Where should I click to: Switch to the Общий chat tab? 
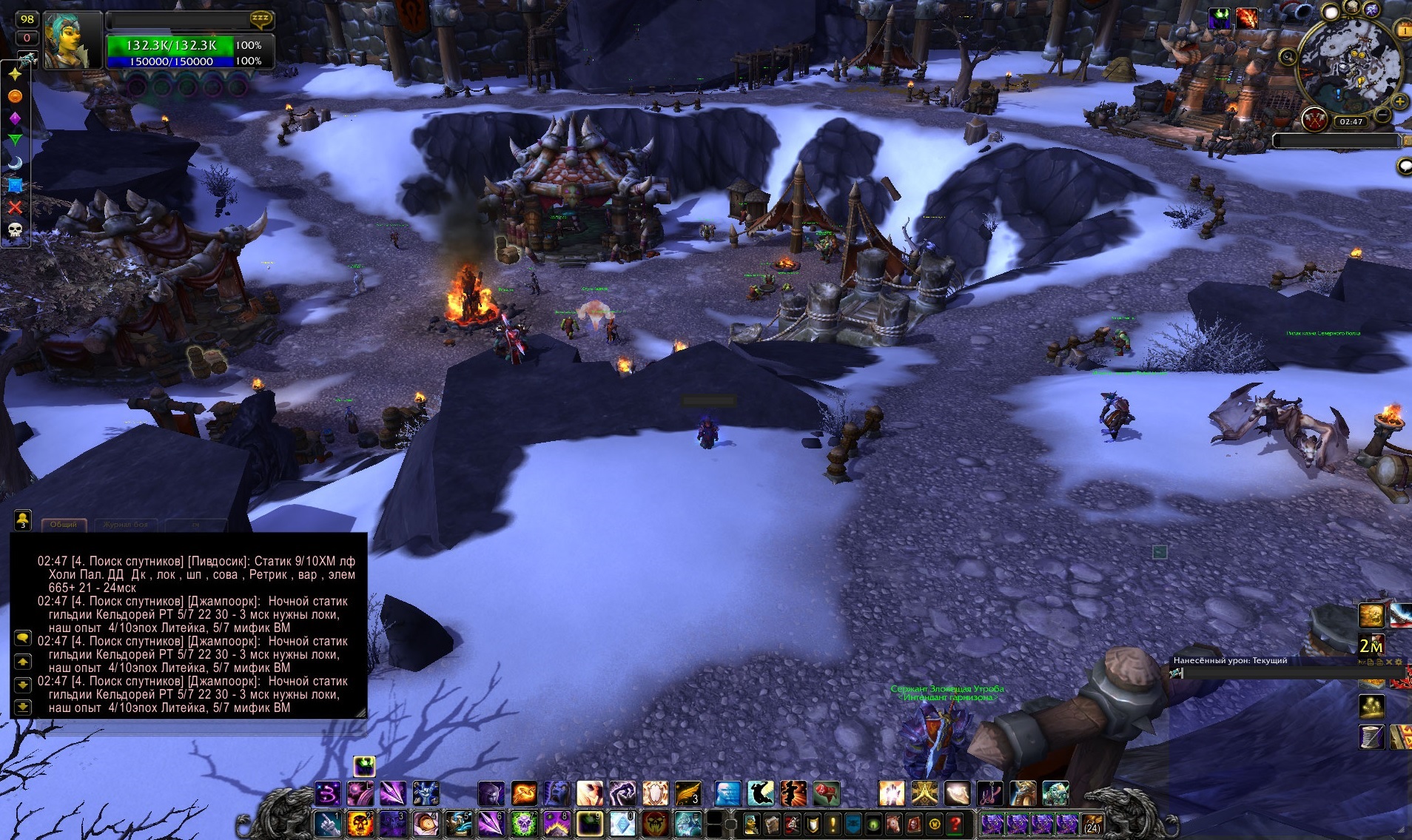tap(64, 525)
